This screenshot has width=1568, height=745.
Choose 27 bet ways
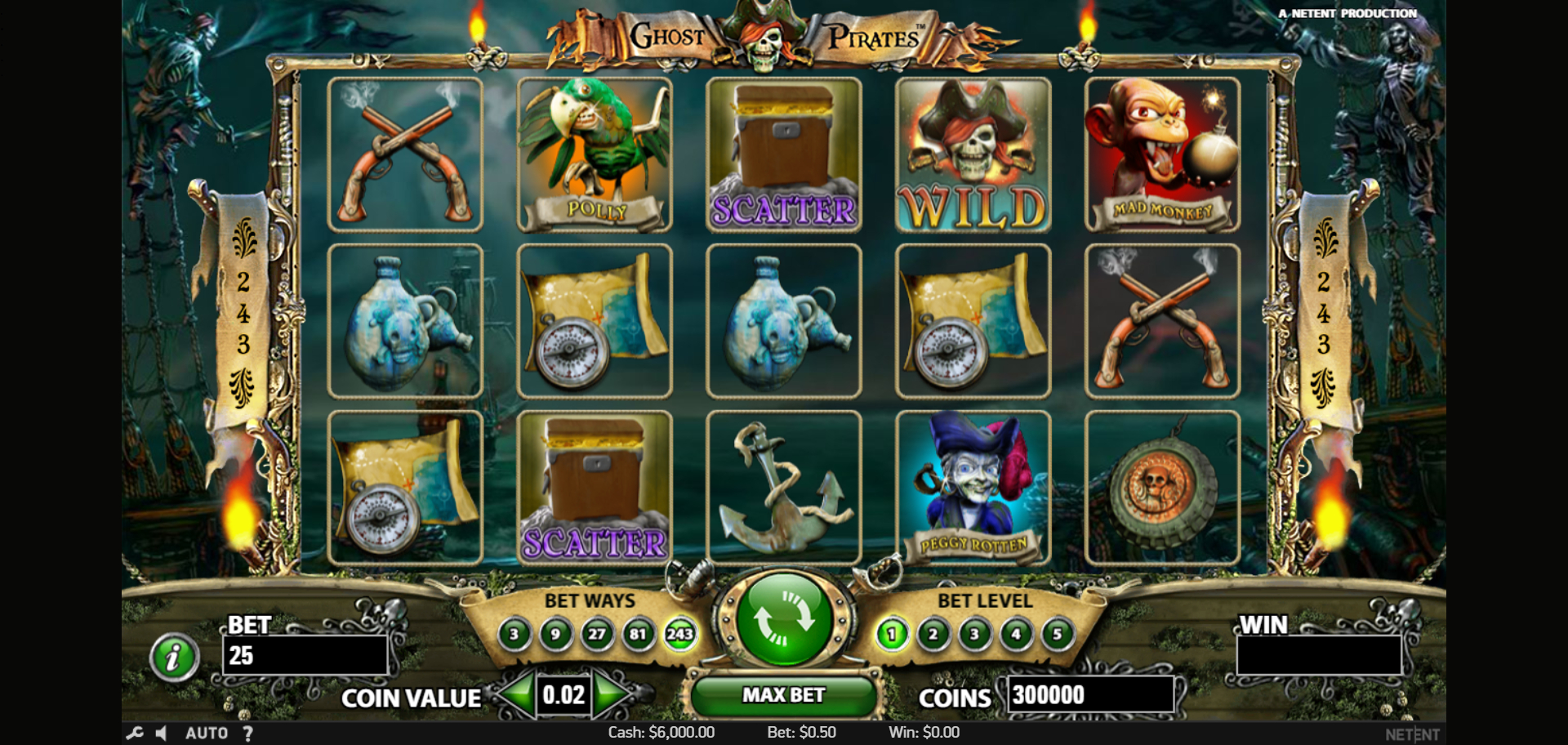(x=597, y=634)
